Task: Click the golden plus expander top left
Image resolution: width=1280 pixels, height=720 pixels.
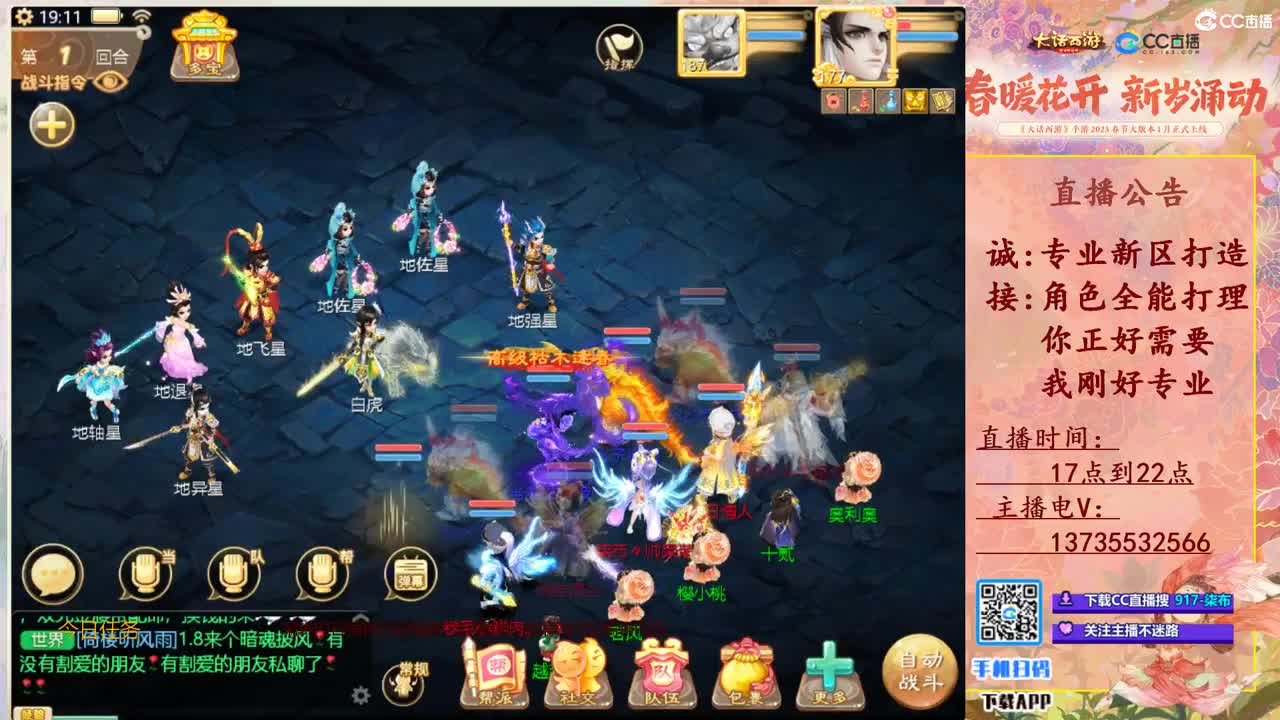Action: 49,124
